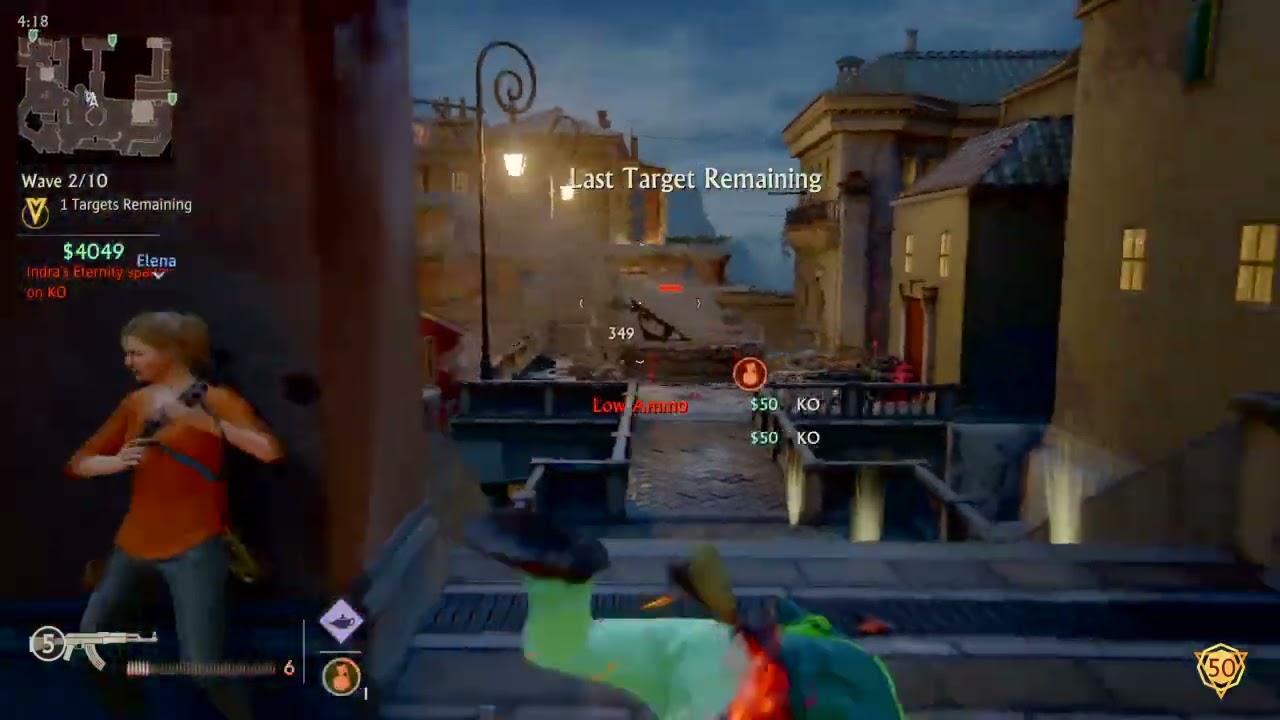Click the minimap in the corner
The width and height of the screenshot is (1280, 720).
96,96
